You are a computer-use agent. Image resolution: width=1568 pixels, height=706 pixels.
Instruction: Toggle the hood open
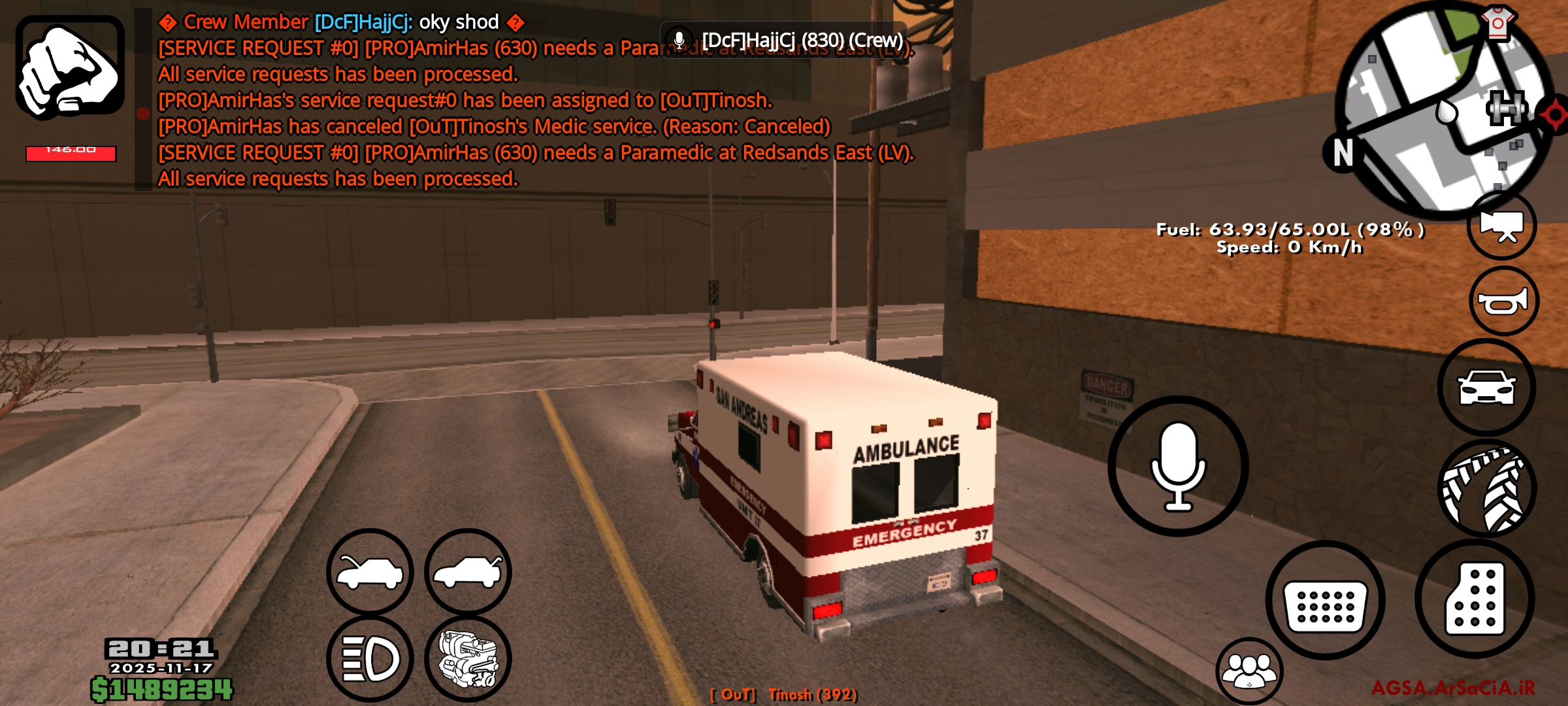click(x=369, y=571)
